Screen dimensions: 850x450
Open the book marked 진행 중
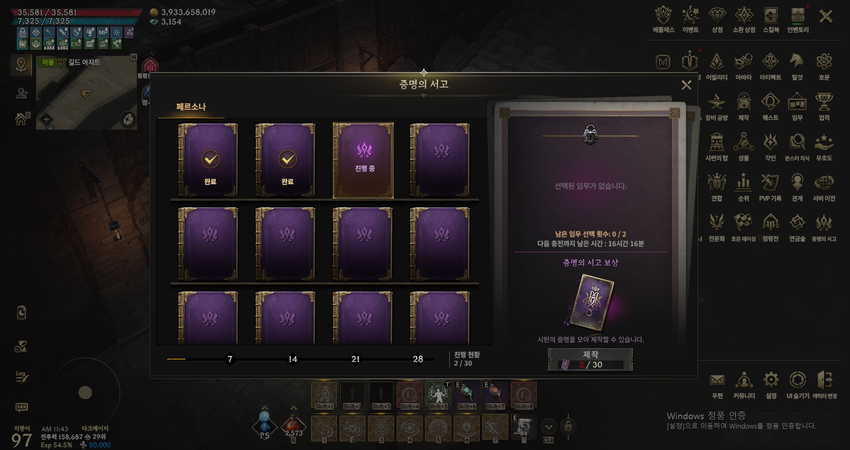[362, 158]
